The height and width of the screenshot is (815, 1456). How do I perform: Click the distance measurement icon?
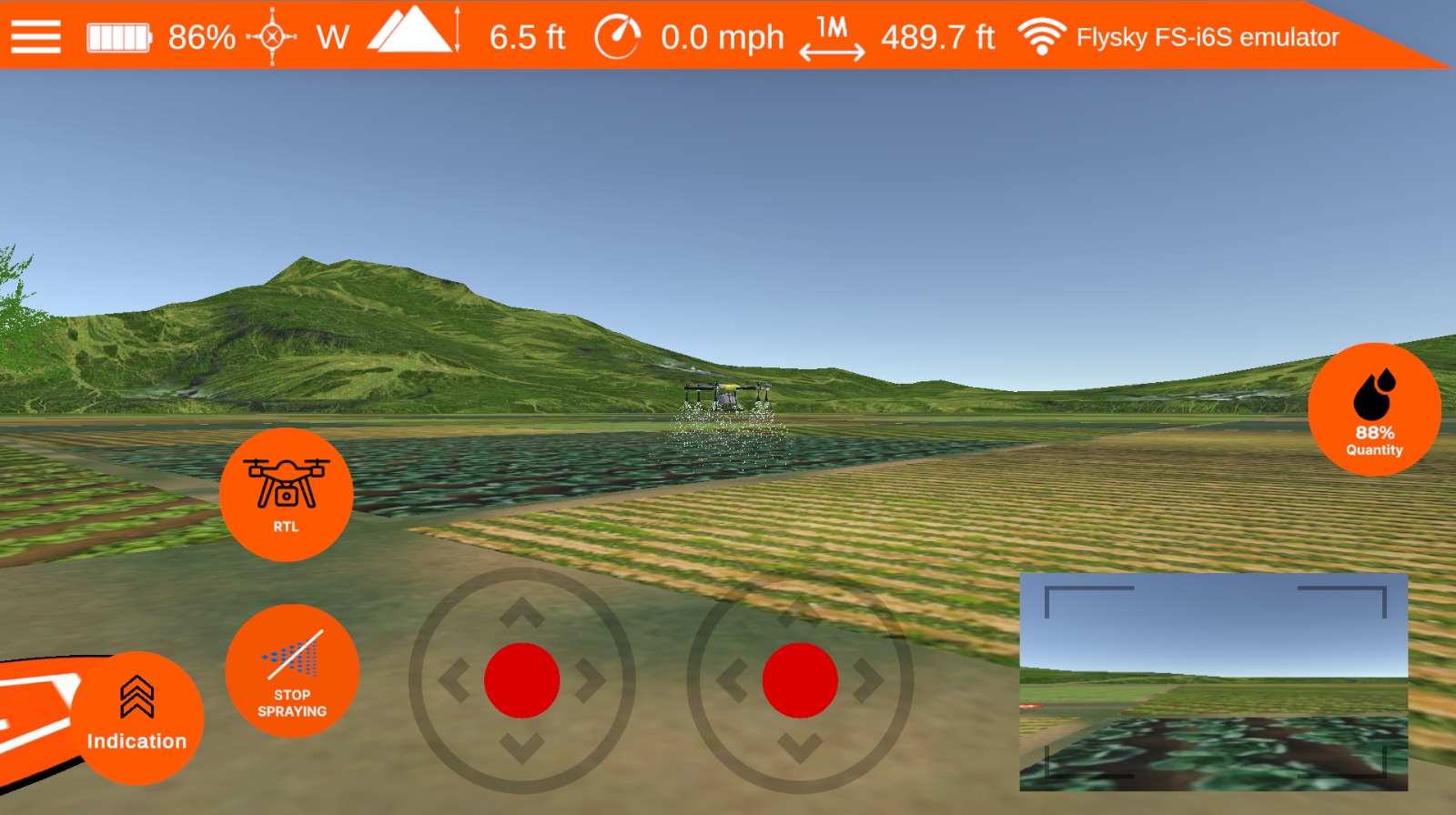pos(834,35)
